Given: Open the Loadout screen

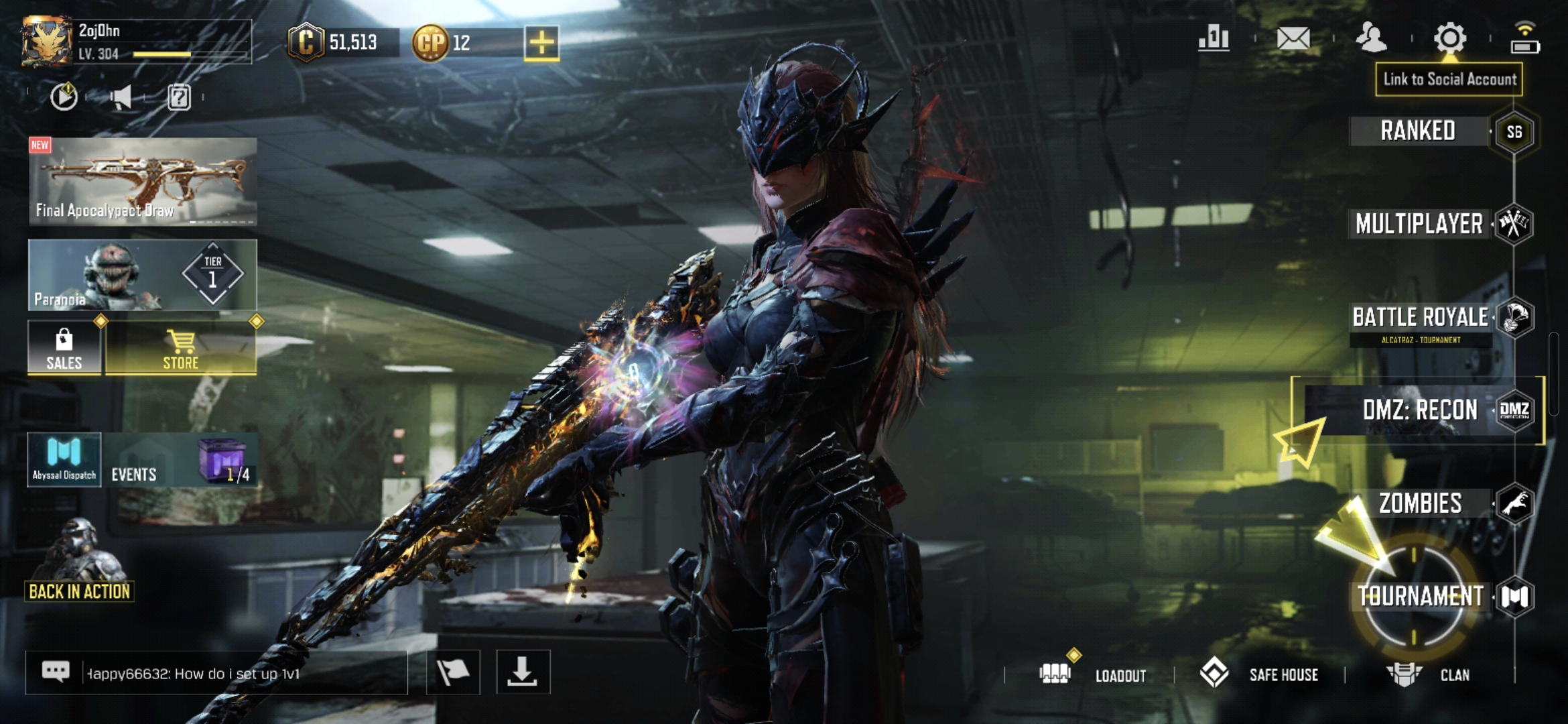Looking at the screenshot, I should point(1095,674).
